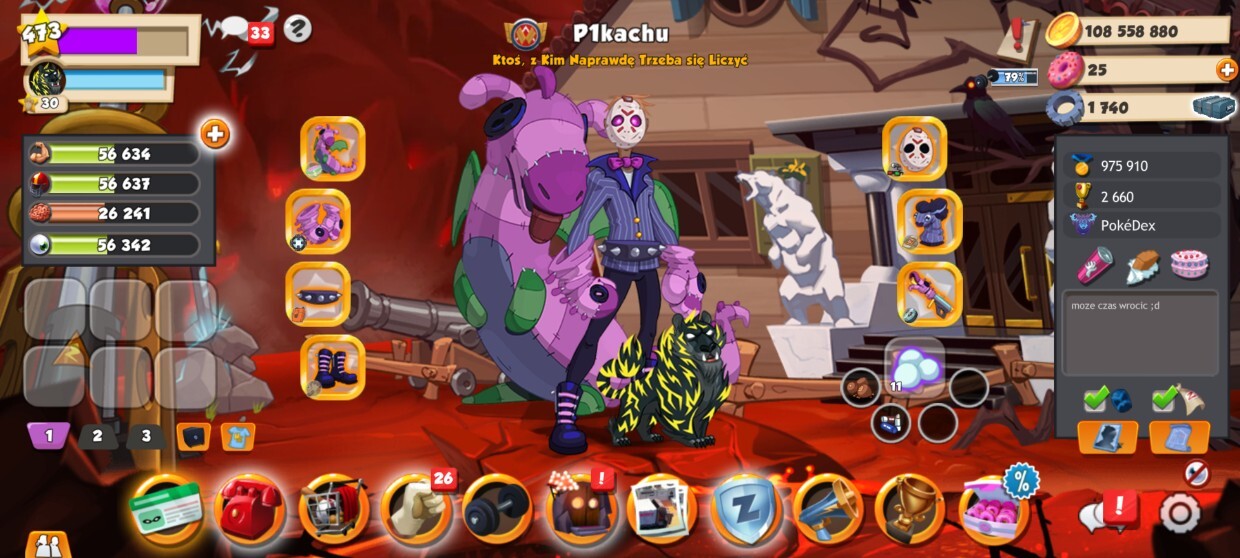Open the settings gear icon
Image resolution: width=1240 pixels, height=558 pixels.
(1179, 513)
